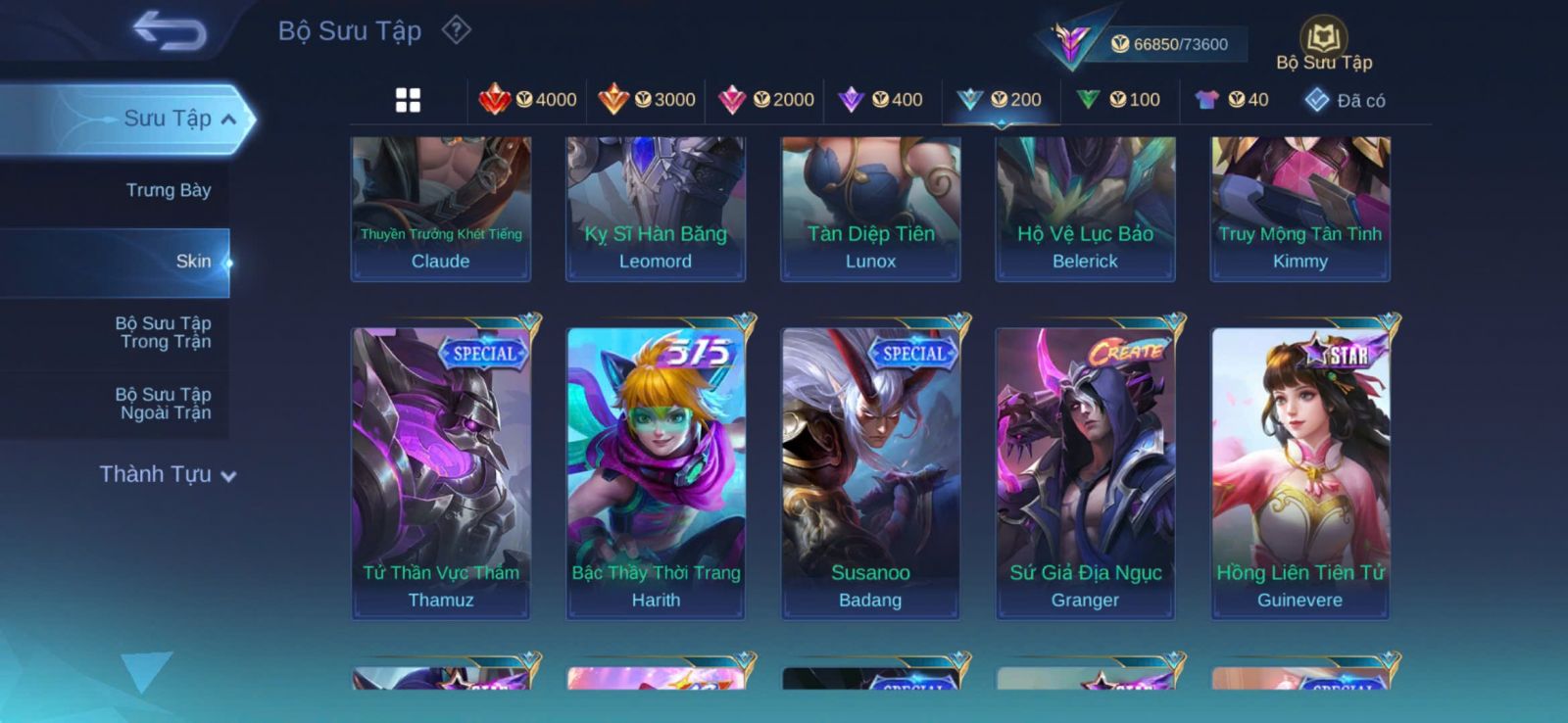1568x723 pixels.
Task: Open Bộ Sưu Tập Trong Trận
Action: click(164, 332)
